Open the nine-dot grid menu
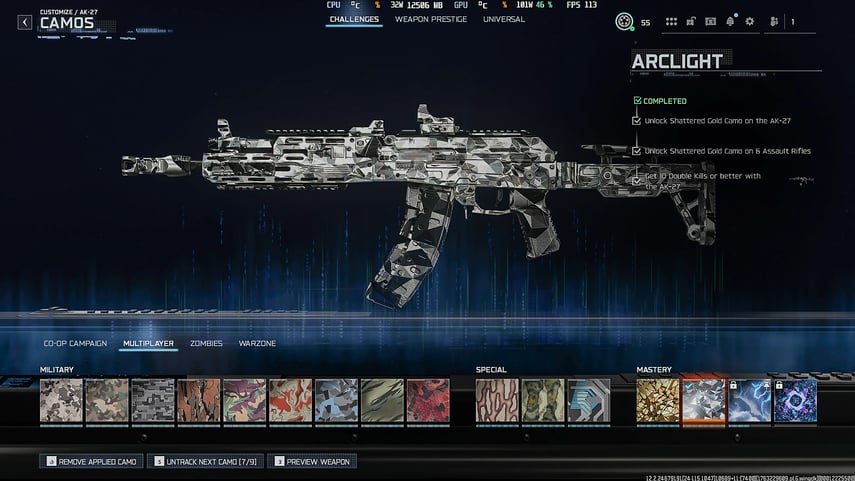Screen dimensions: 855x481 click(x=672, y=21)
